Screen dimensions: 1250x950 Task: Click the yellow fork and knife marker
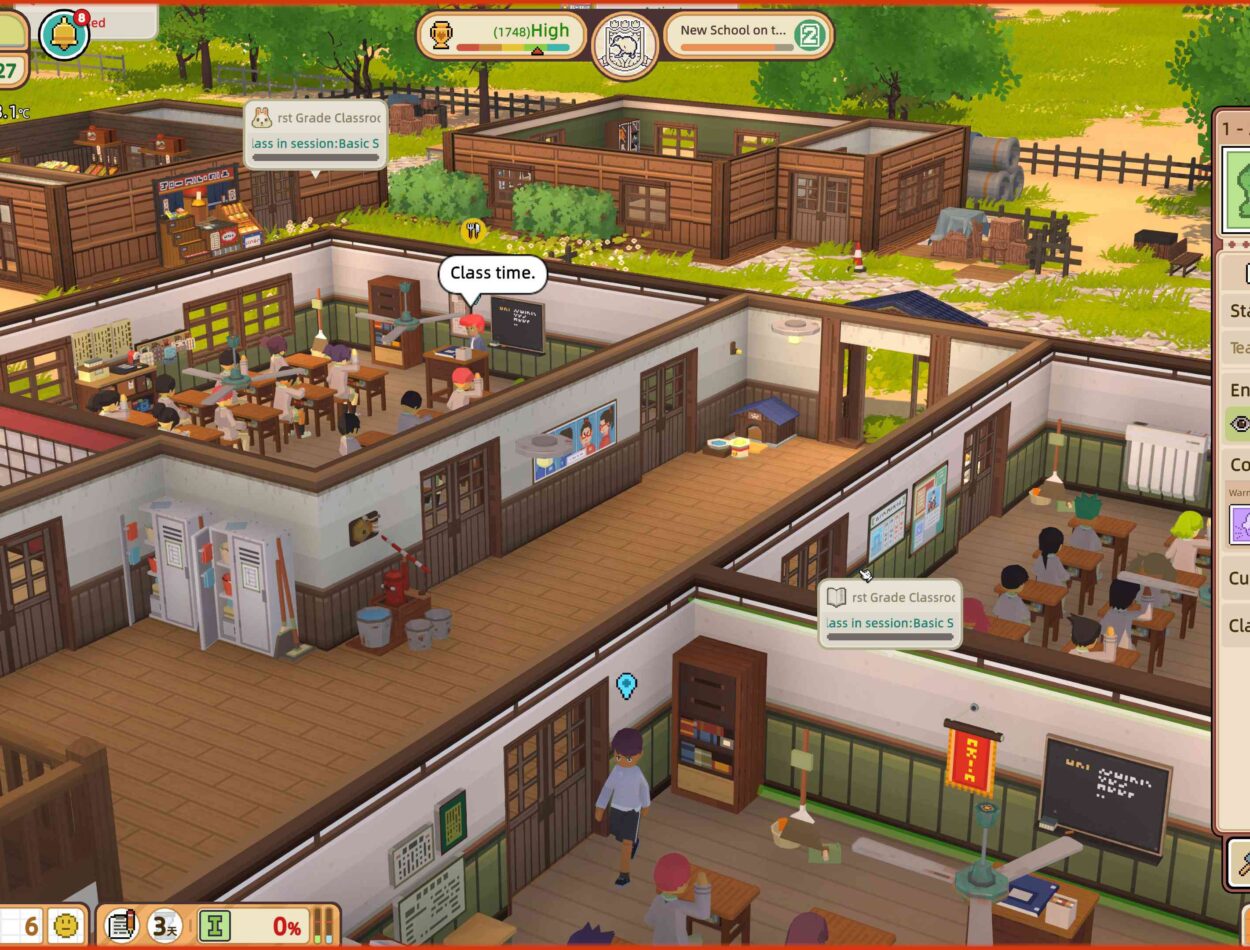point(473,231)
